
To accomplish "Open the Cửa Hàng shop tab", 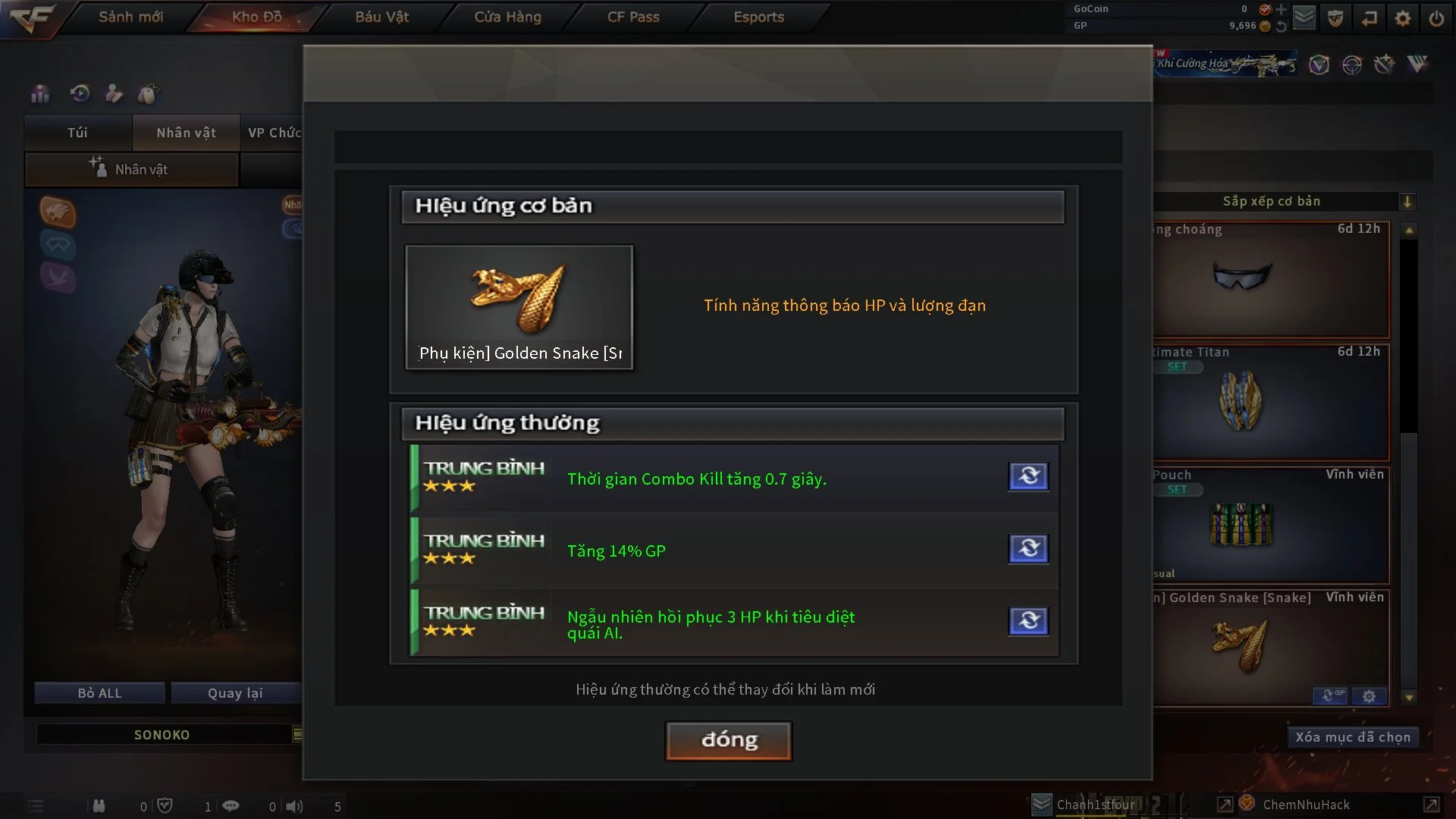I will [x=507, y=17].
